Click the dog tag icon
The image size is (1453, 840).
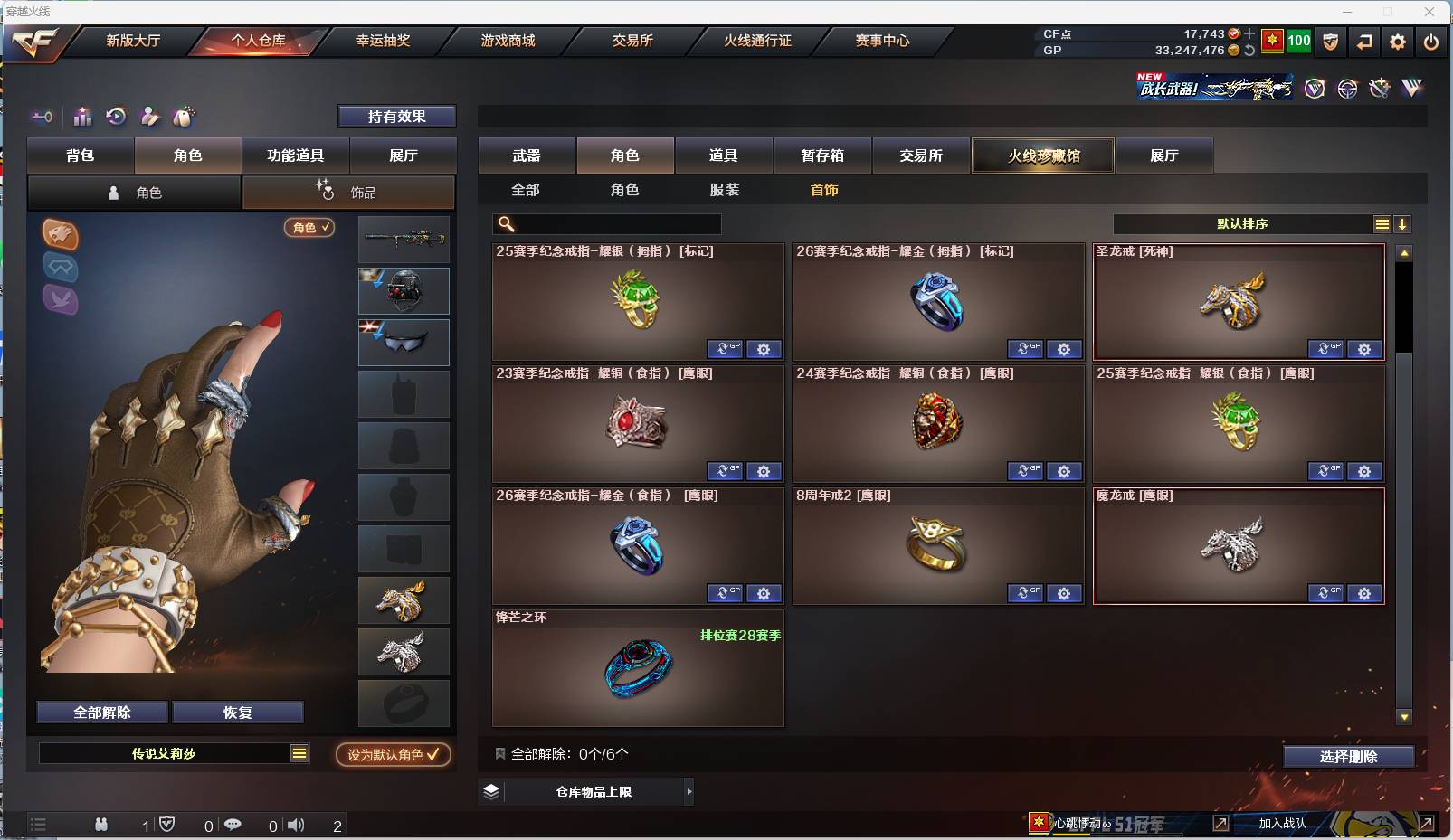(184, 116)
